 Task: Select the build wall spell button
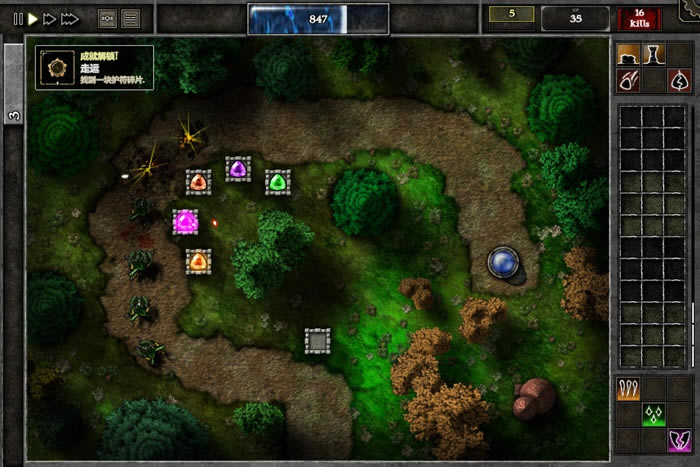629,54
